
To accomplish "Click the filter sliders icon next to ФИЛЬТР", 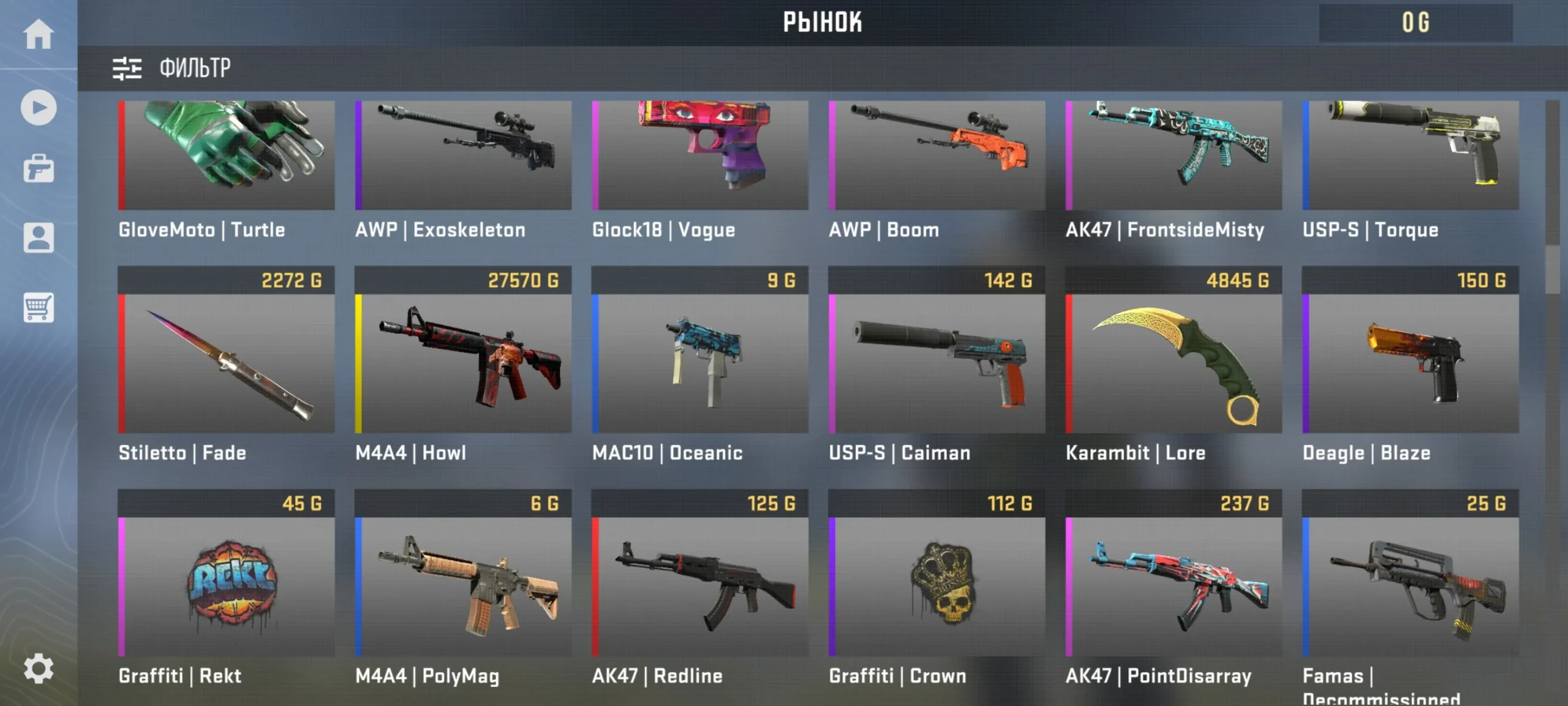I will 127,69.
